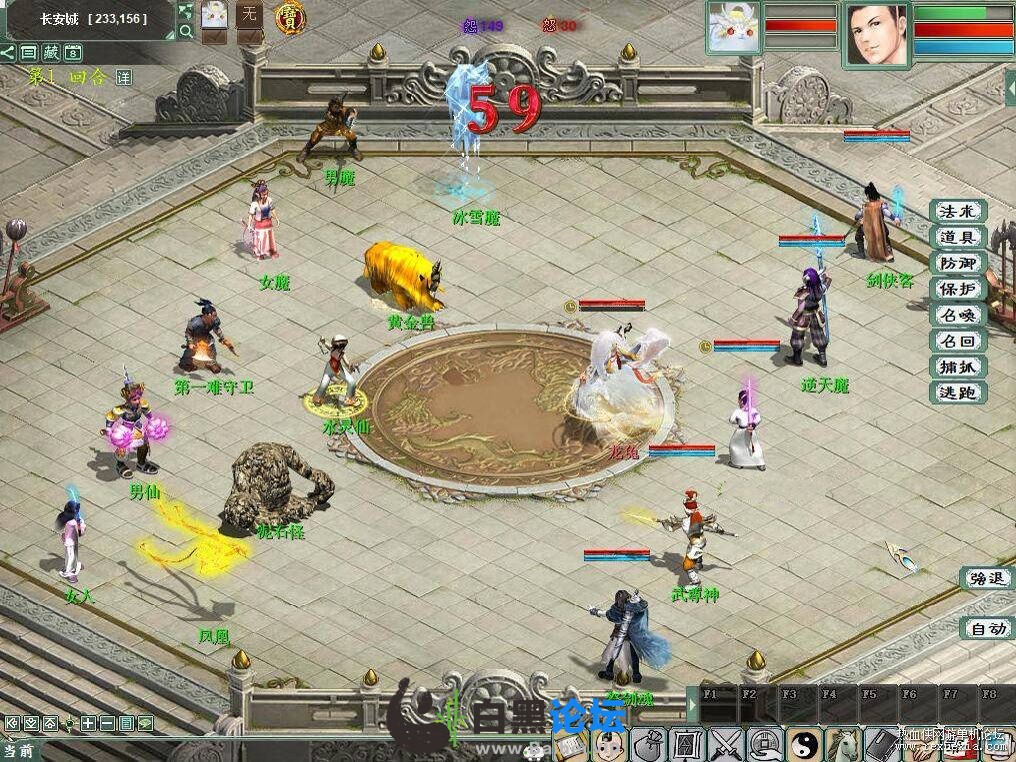Open the 详 round details button
This screenshot has height=762, width=1016.
pyautogui.click(x=123, y=77)
